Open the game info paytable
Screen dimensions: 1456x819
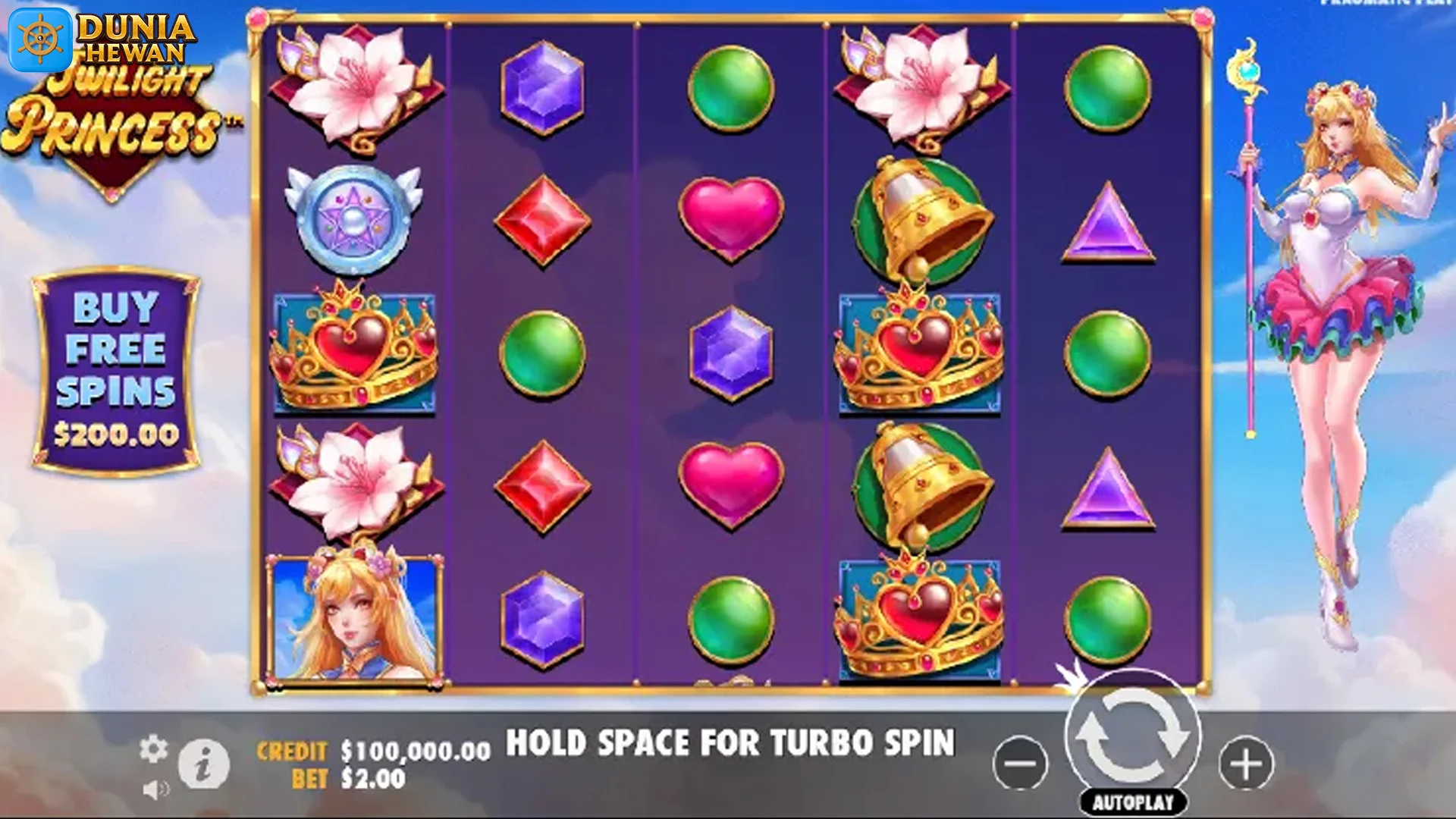pyautogui.click(x=203, y=764)
